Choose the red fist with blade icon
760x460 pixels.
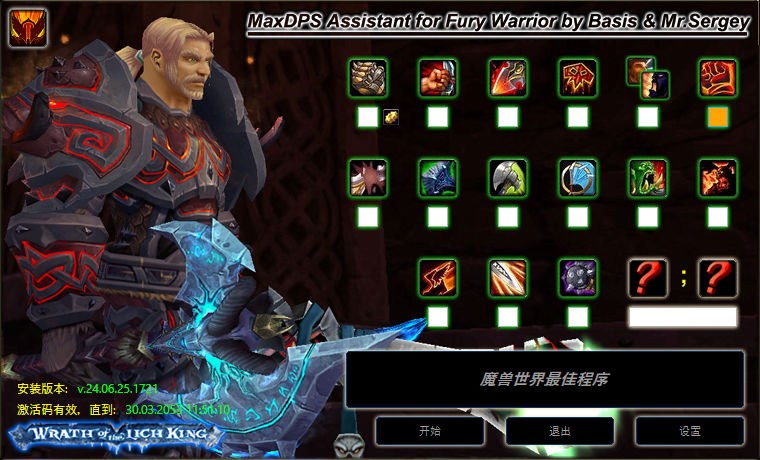(438, 77)
